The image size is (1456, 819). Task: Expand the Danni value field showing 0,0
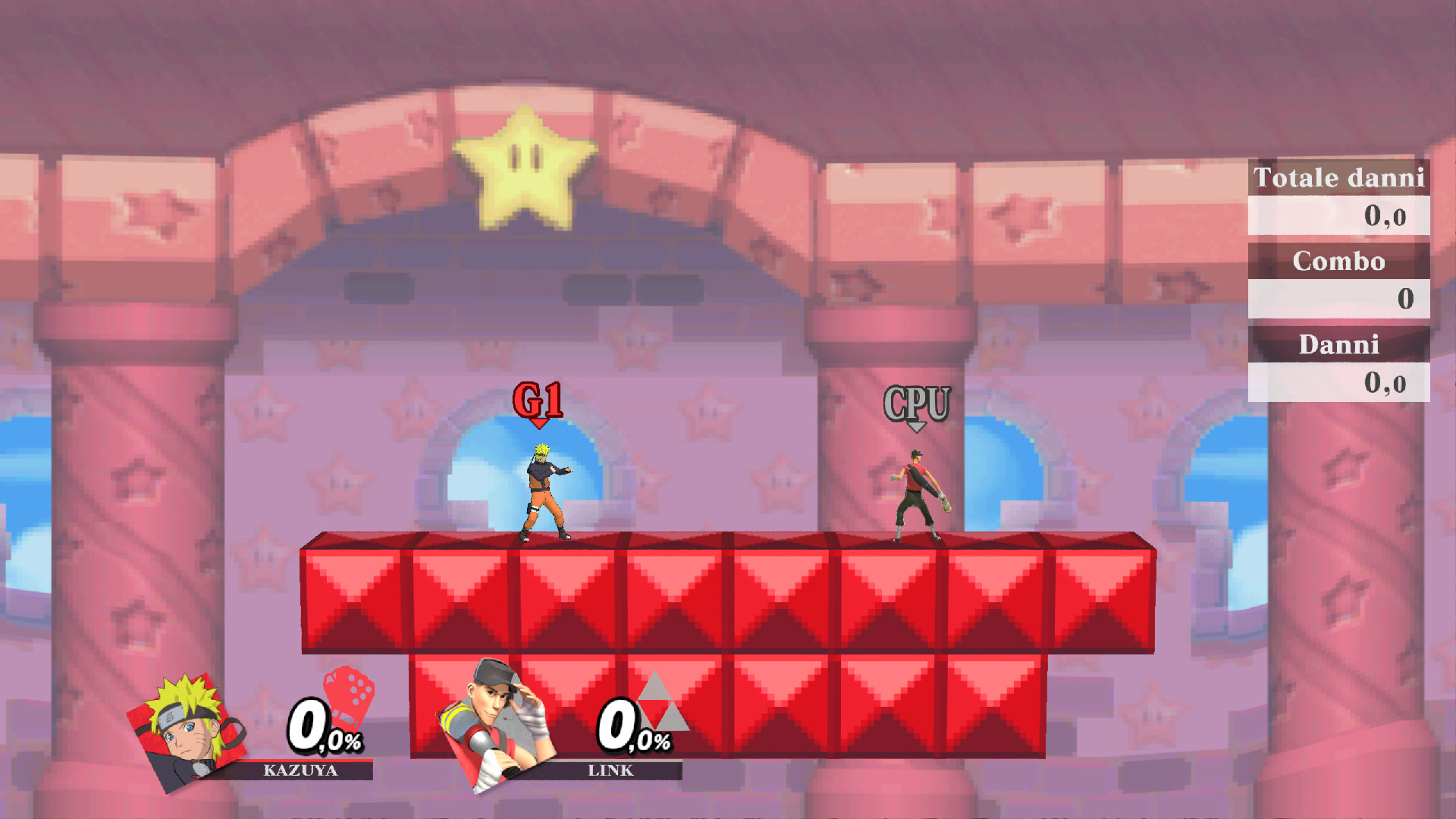click(x=1339, y=383)
